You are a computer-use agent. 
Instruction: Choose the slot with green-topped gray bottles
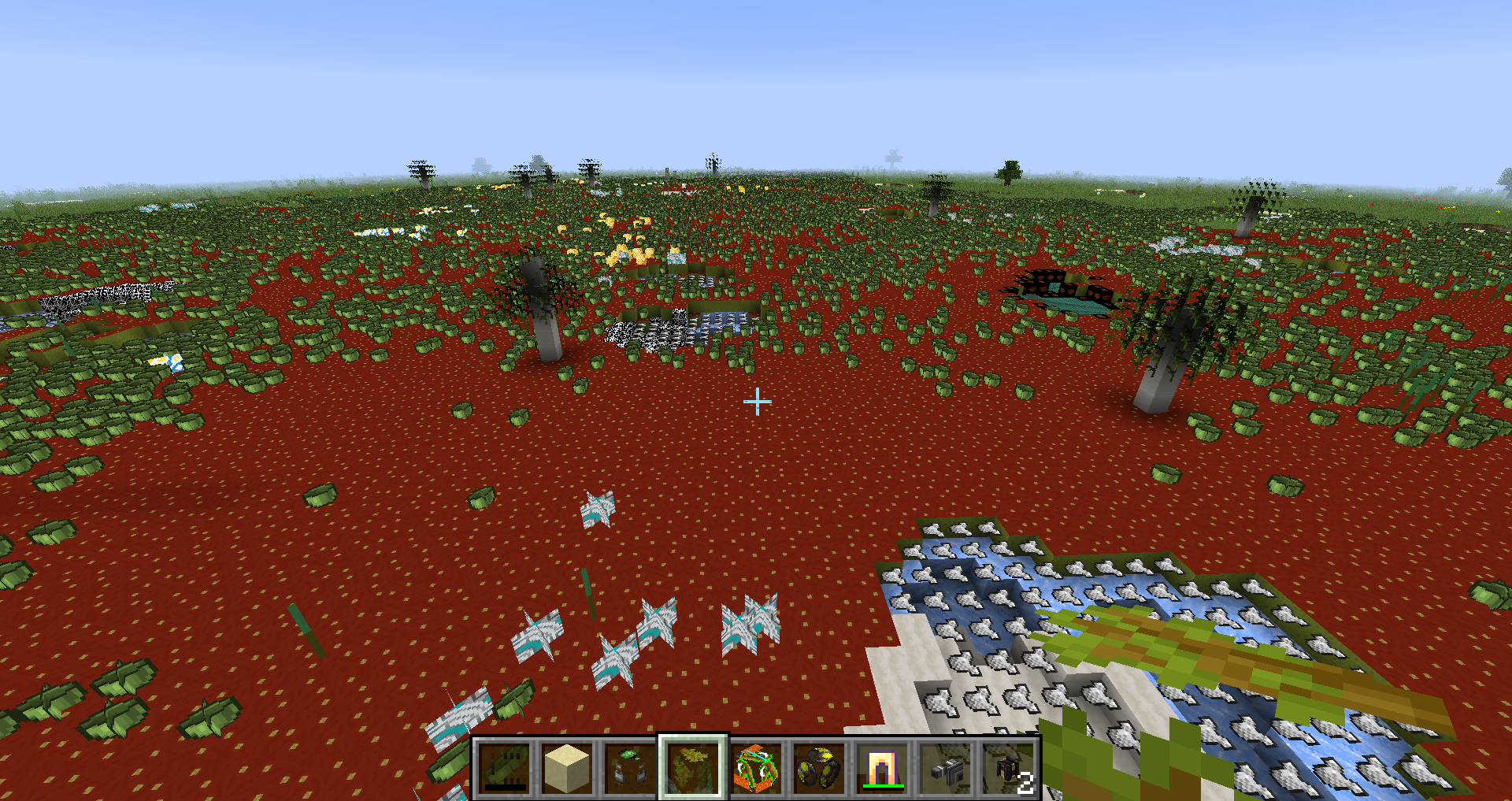[630, 768]
